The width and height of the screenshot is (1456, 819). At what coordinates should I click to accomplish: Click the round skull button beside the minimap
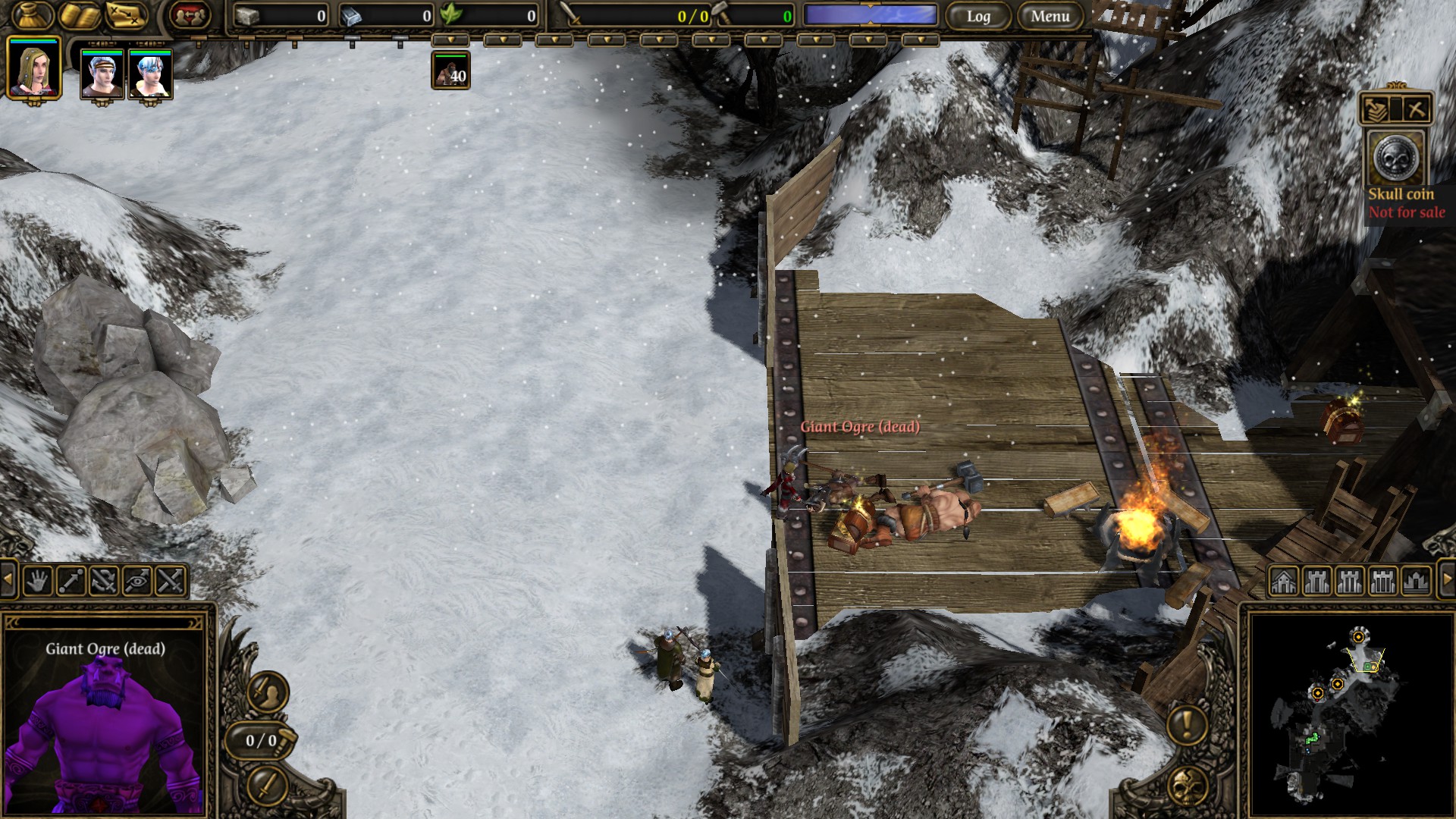(1188, 786)
